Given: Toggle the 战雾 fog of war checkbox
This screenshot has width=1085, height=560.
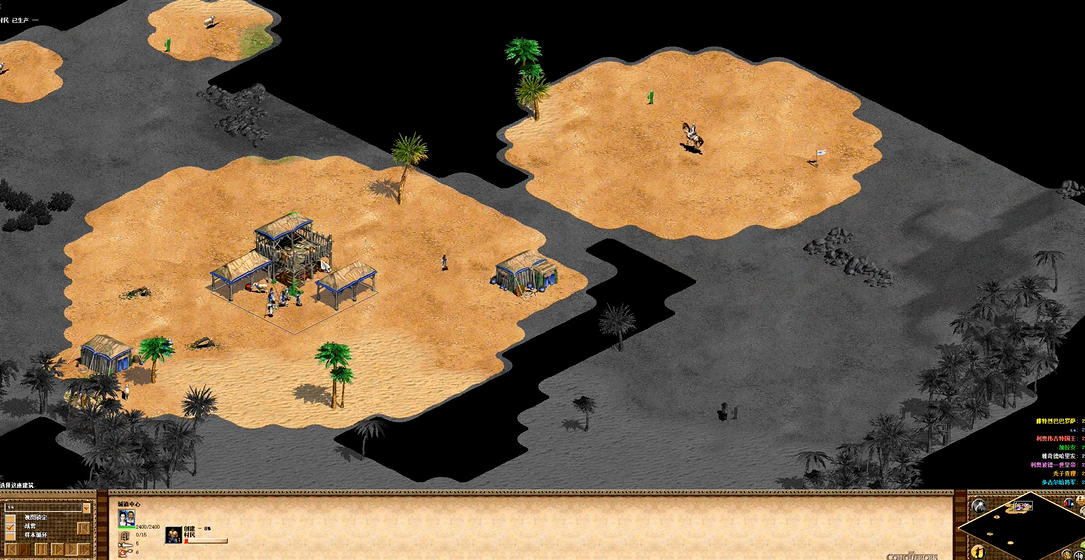Looking at the screenshot, I should 10,526.
